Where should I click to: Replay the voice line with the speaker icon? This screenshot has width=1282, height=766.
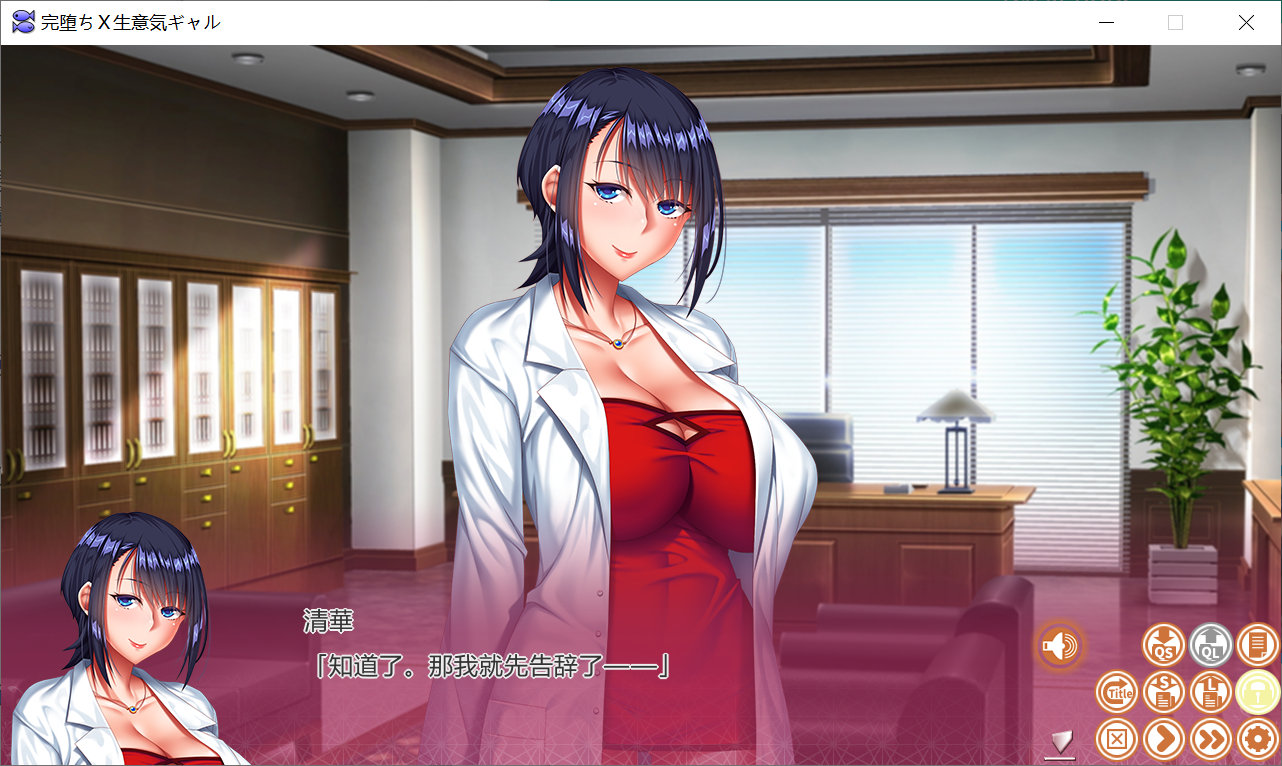pyautogui.click(x=1060, y=646)
